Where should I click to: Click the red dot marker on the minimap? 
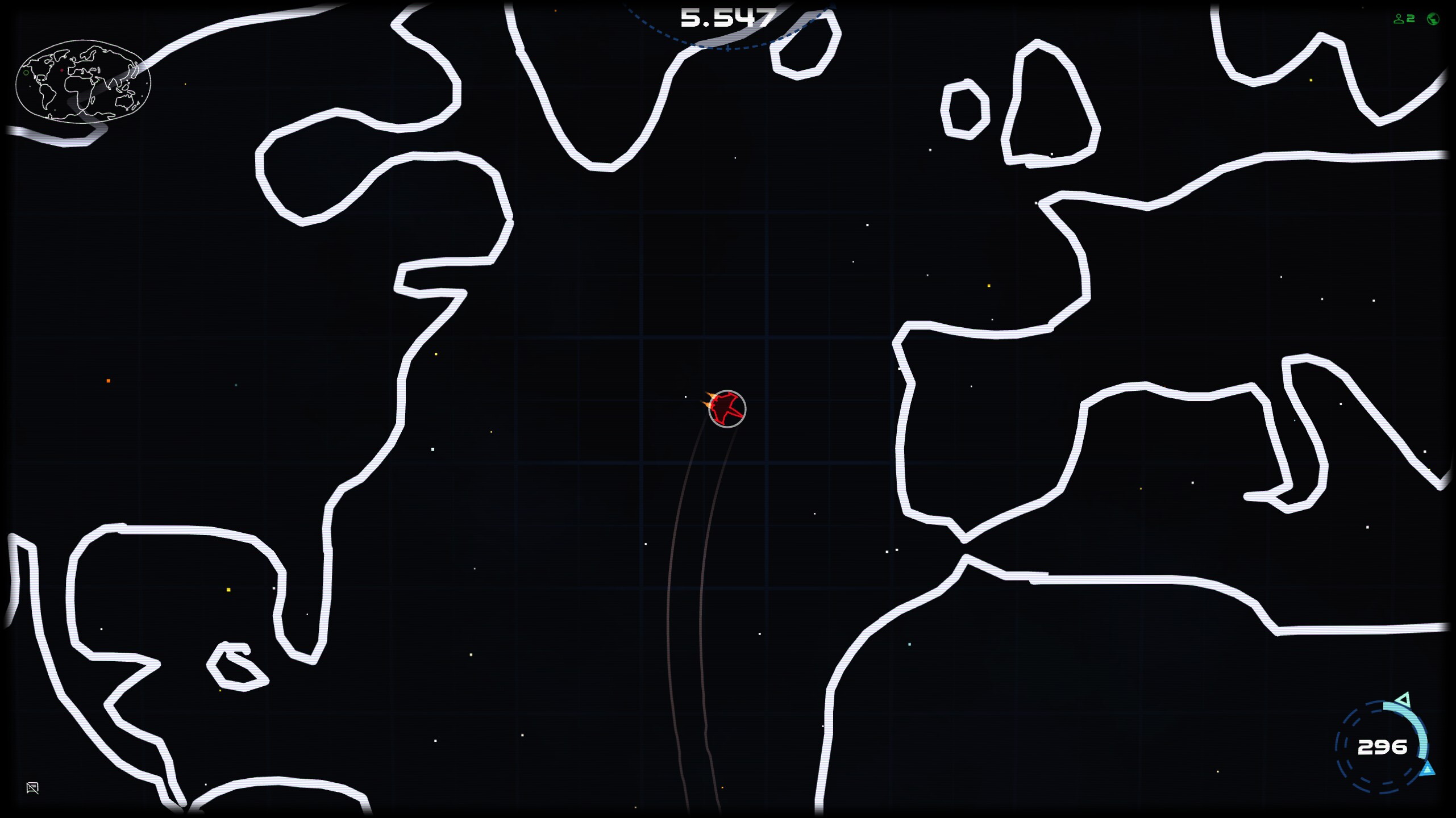[62, 70]
